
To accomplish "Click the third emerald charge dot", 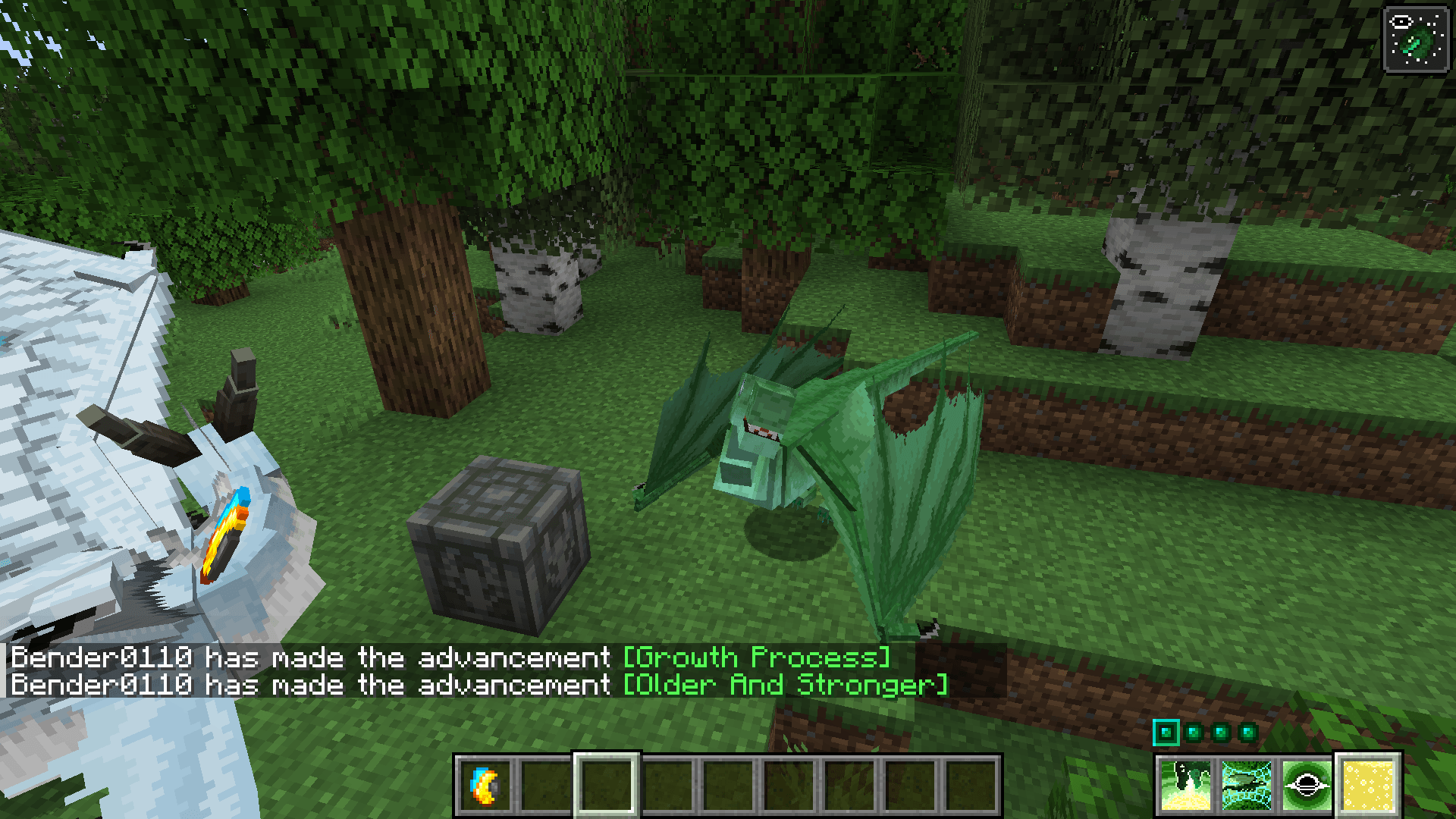I will (1219, 733).
